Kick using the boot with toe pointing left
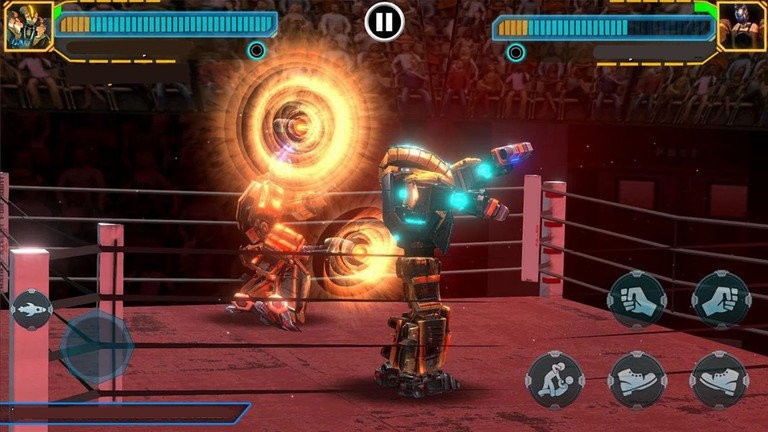Image resolution: width=768 pixels, height=432 pixels. (x=720, y=379)
